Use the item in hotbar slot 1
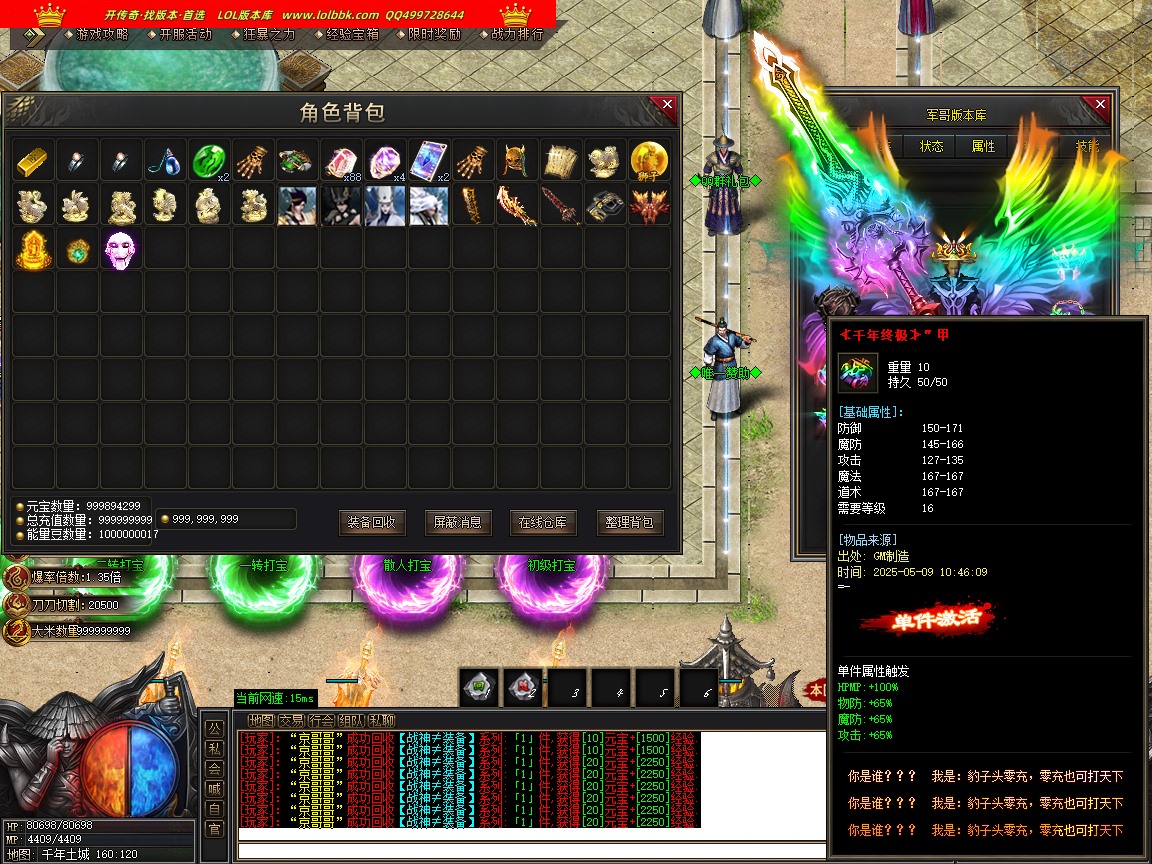Viewport: 1152px width, 864px height. 480,687
